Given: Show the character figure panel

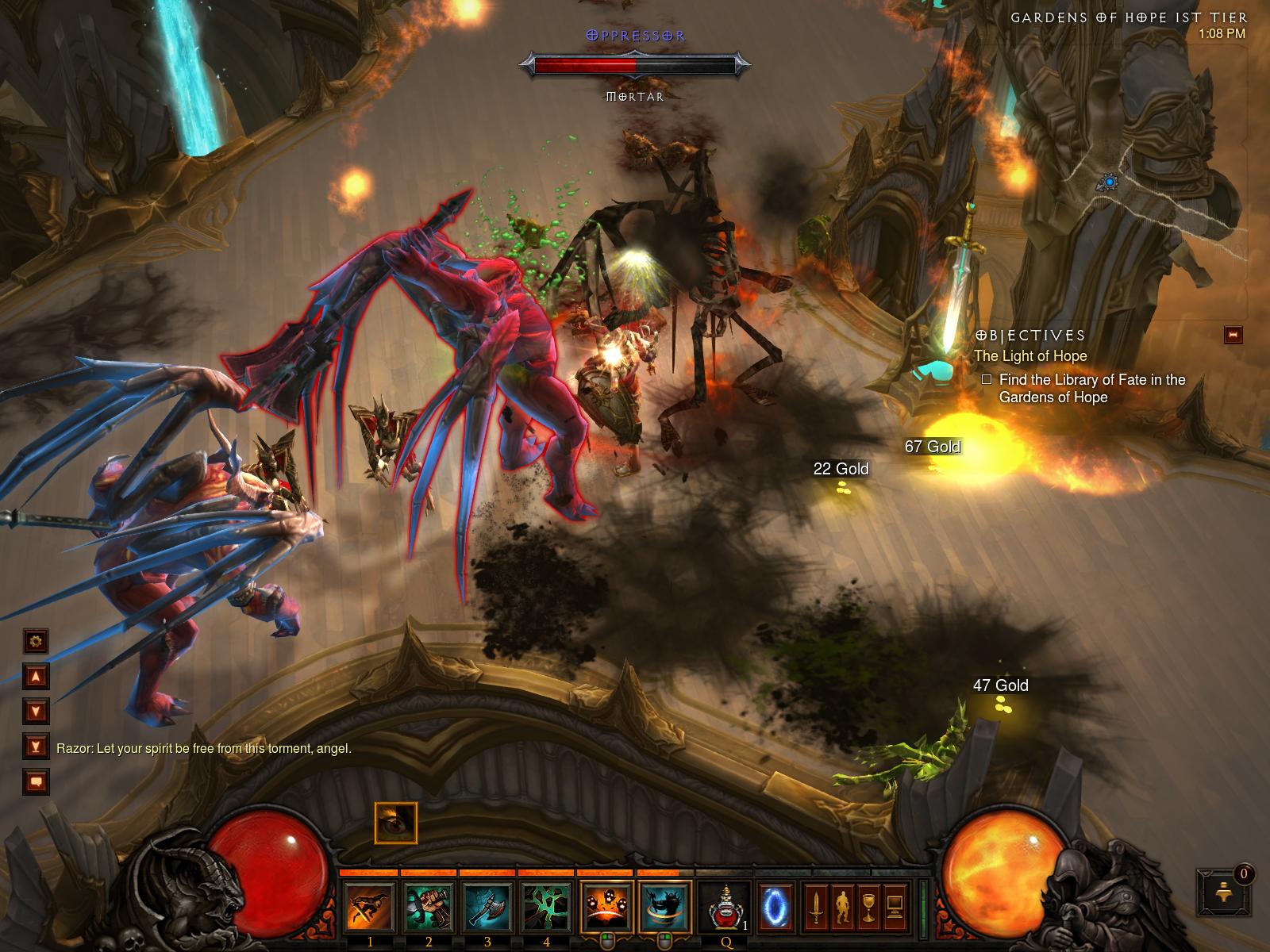Looking at the screenshot, I should (x=842, y=907).
